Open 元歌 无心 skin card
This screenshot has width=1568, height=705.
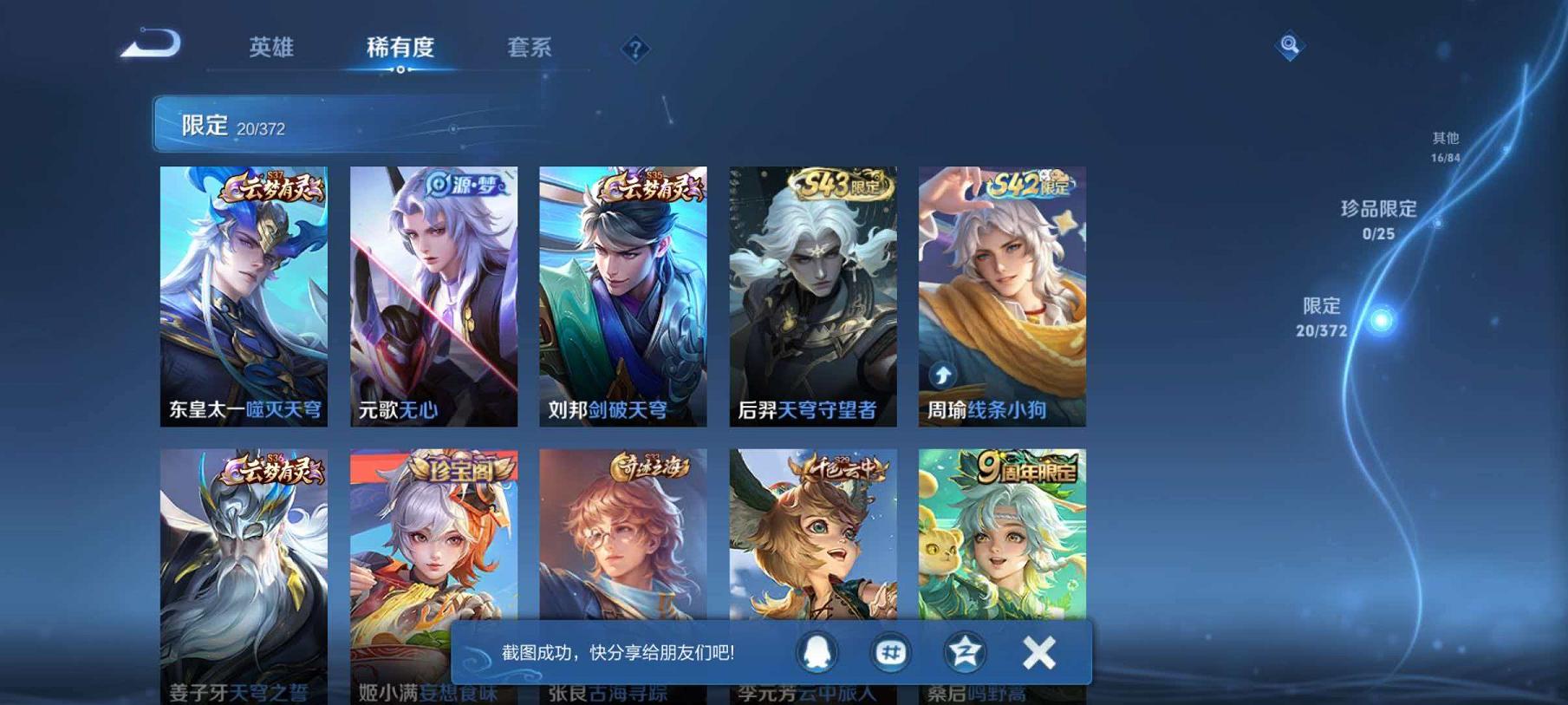(433, 295)
